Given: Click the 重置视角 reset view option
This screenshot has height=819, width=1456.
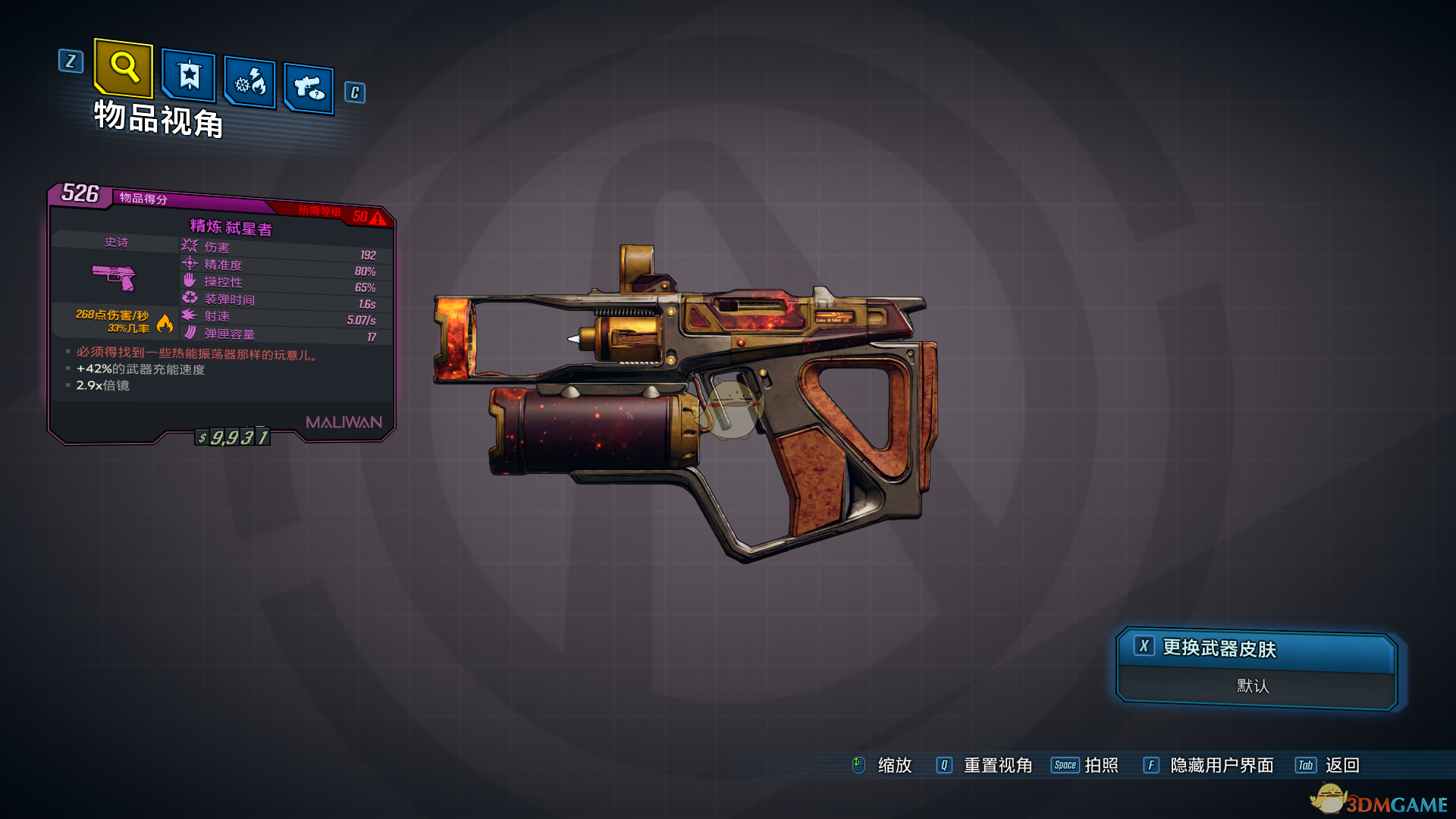Looking at the screenshot, I should pos(996,765).
